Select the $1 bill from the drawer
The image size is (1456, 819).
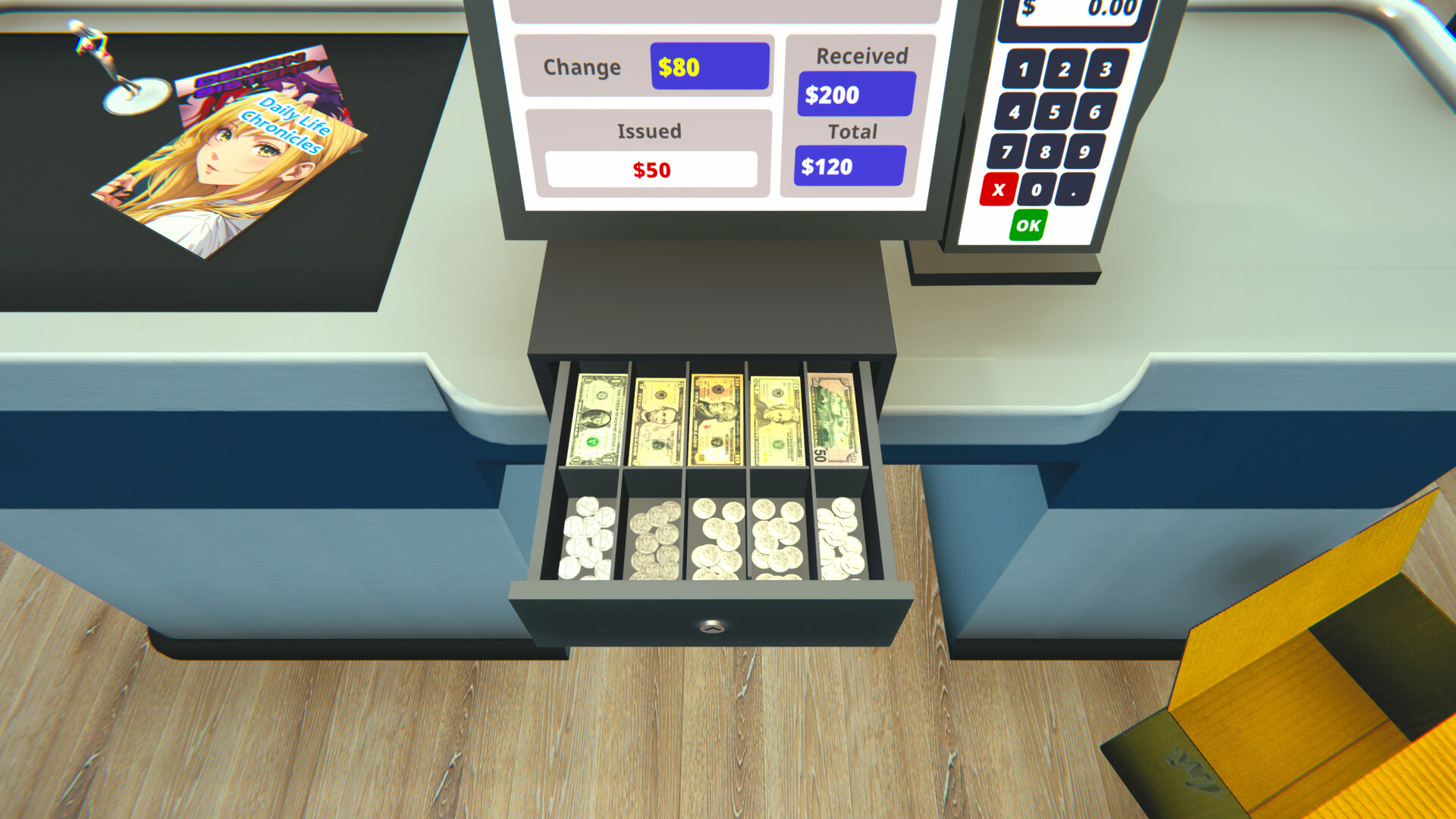(x=597, y=417)
